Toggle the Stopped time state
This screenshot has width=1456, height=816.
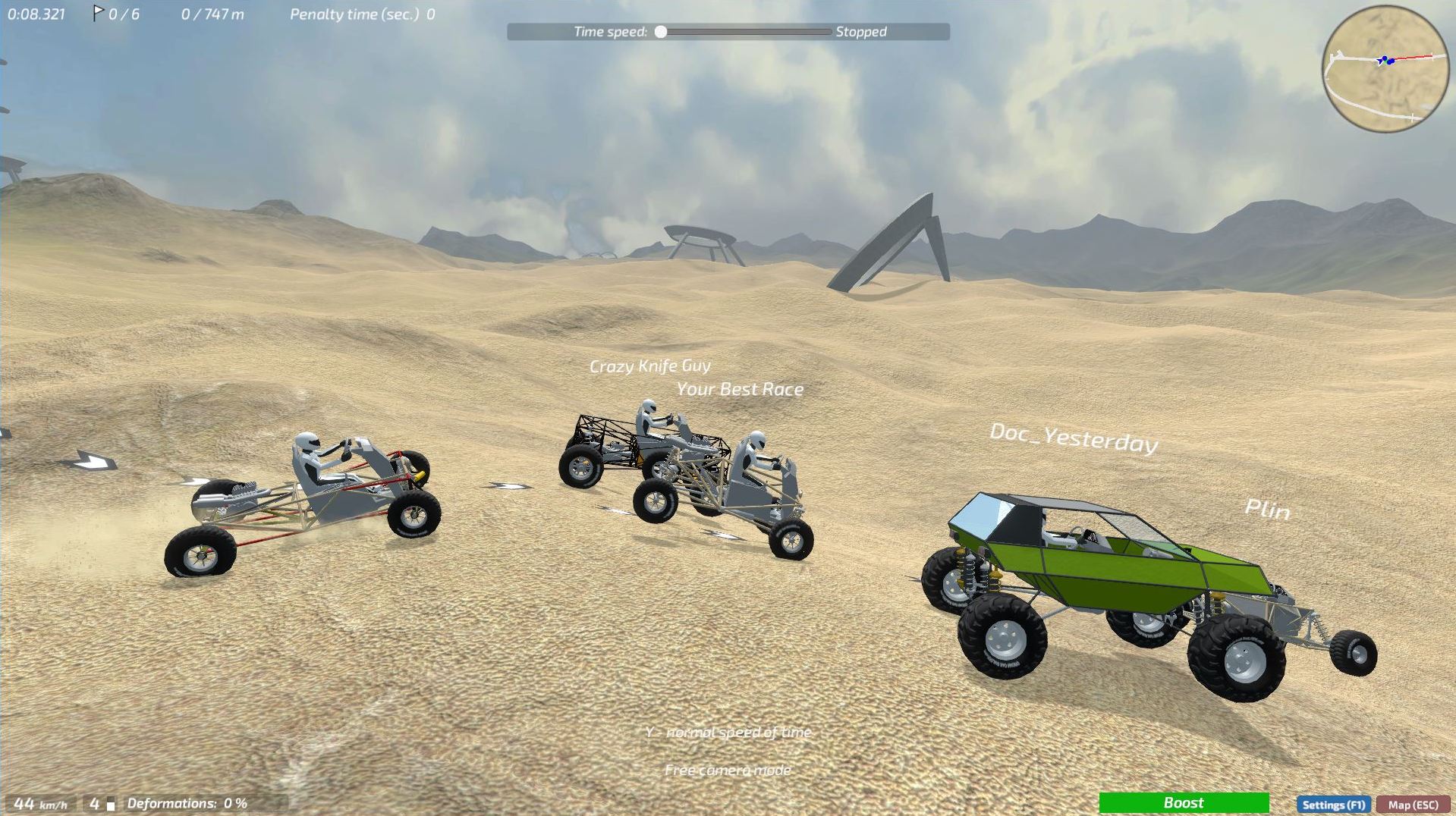point(861,32)
